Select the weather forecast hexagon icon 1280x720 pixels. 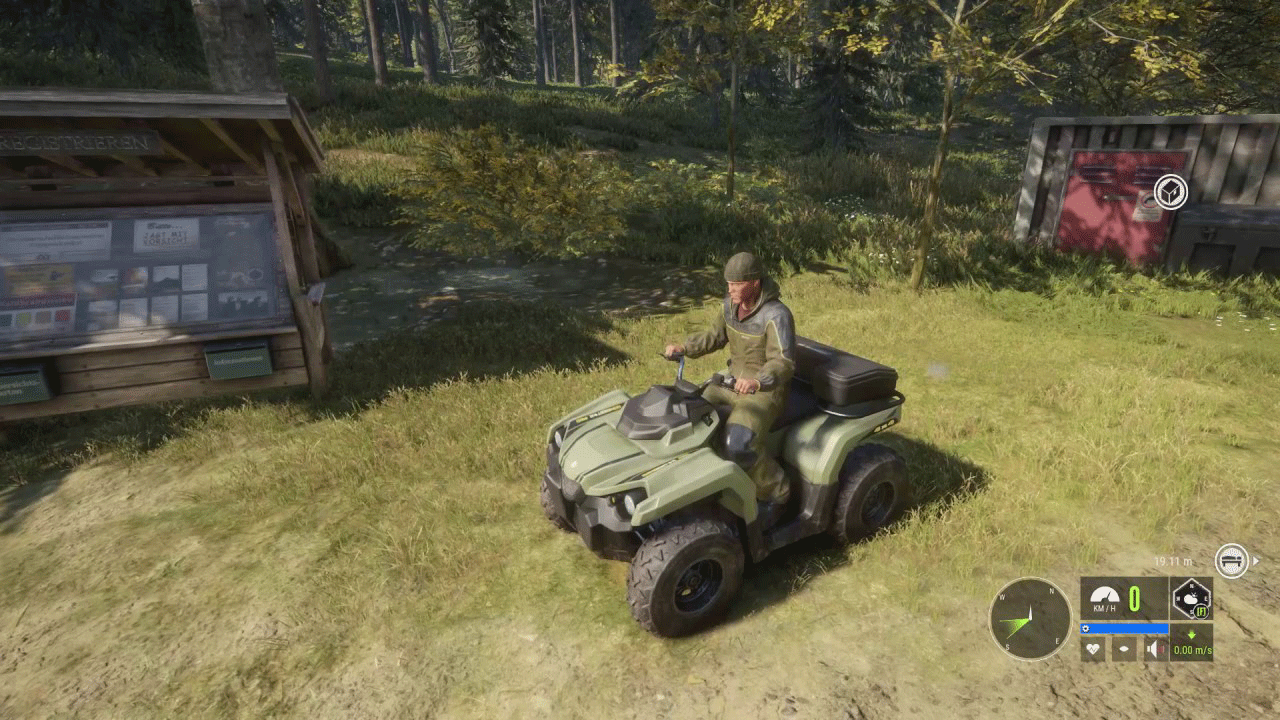[x=1192, y=599]
